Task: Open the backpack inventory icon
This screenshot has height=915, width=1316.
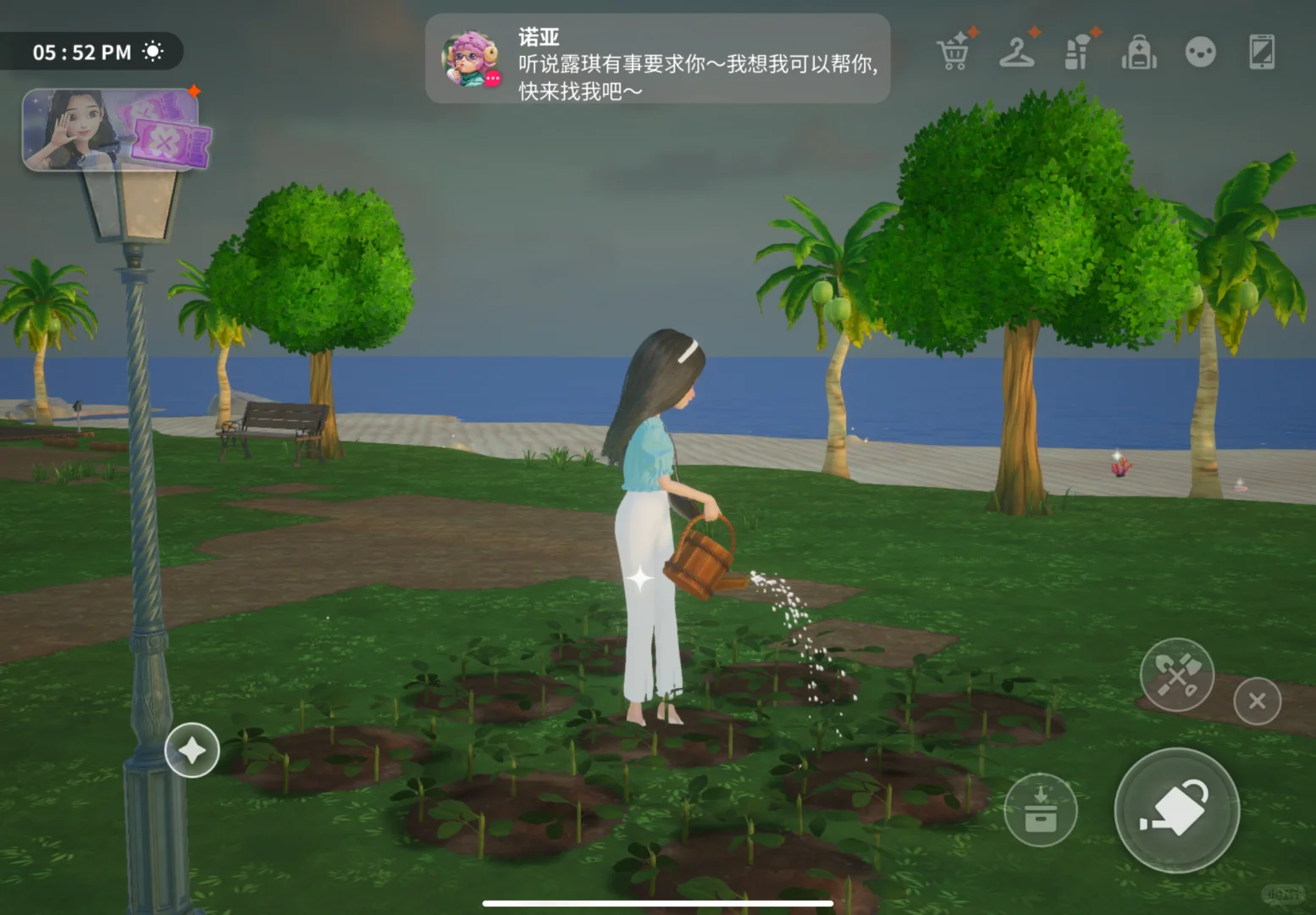Action: (x=1138, y=53)
